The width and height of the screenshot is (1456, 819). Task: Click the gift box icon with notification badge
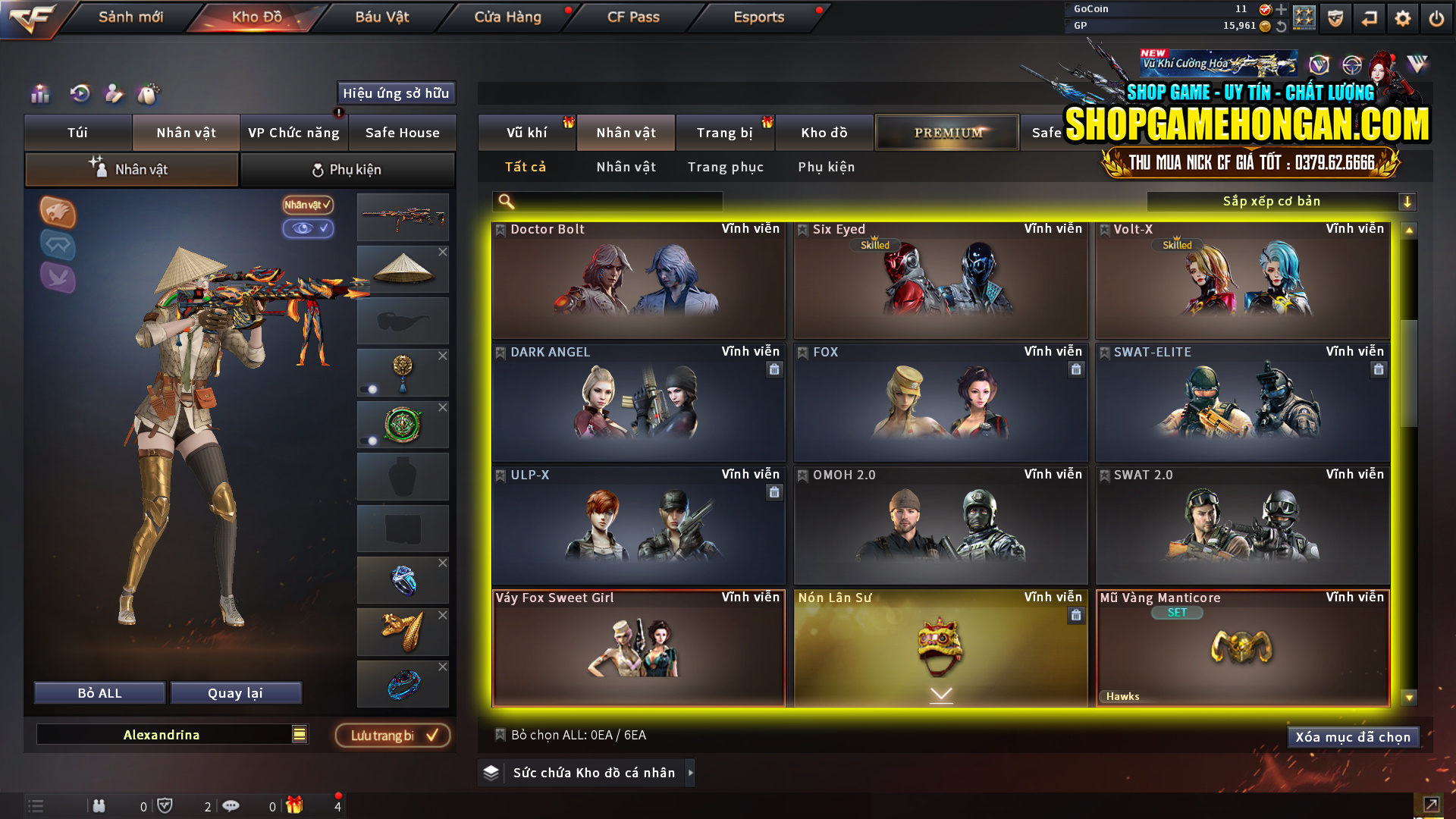click(296, 806)
